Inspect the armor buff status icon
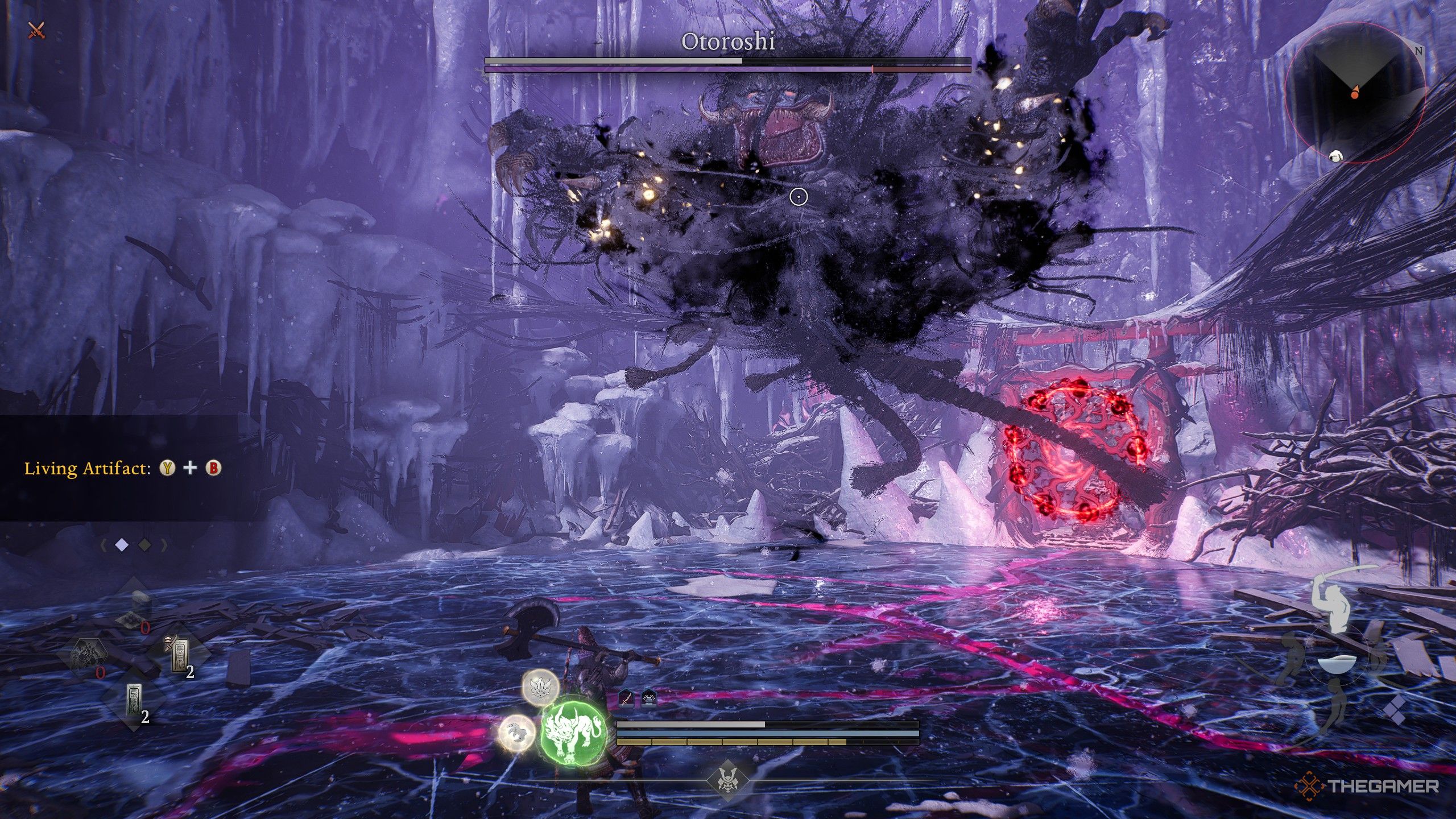The image size is (1456, 819). click(x=649, y=697)
